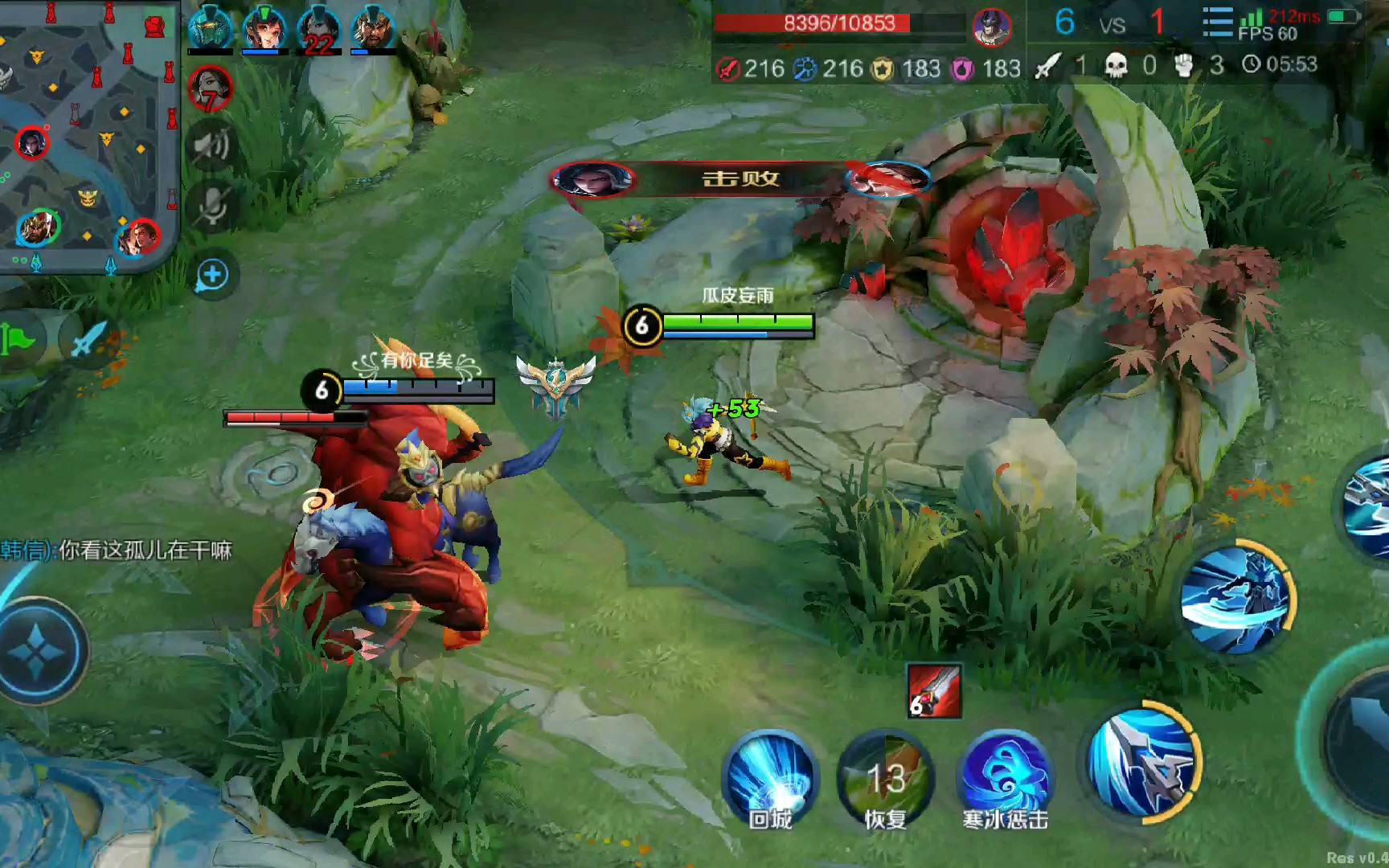Image resolution: width=1389 pixels, height=868 pixels.
Task: Tap the targeted hero portrait beside the health bar
Action: 992,26
